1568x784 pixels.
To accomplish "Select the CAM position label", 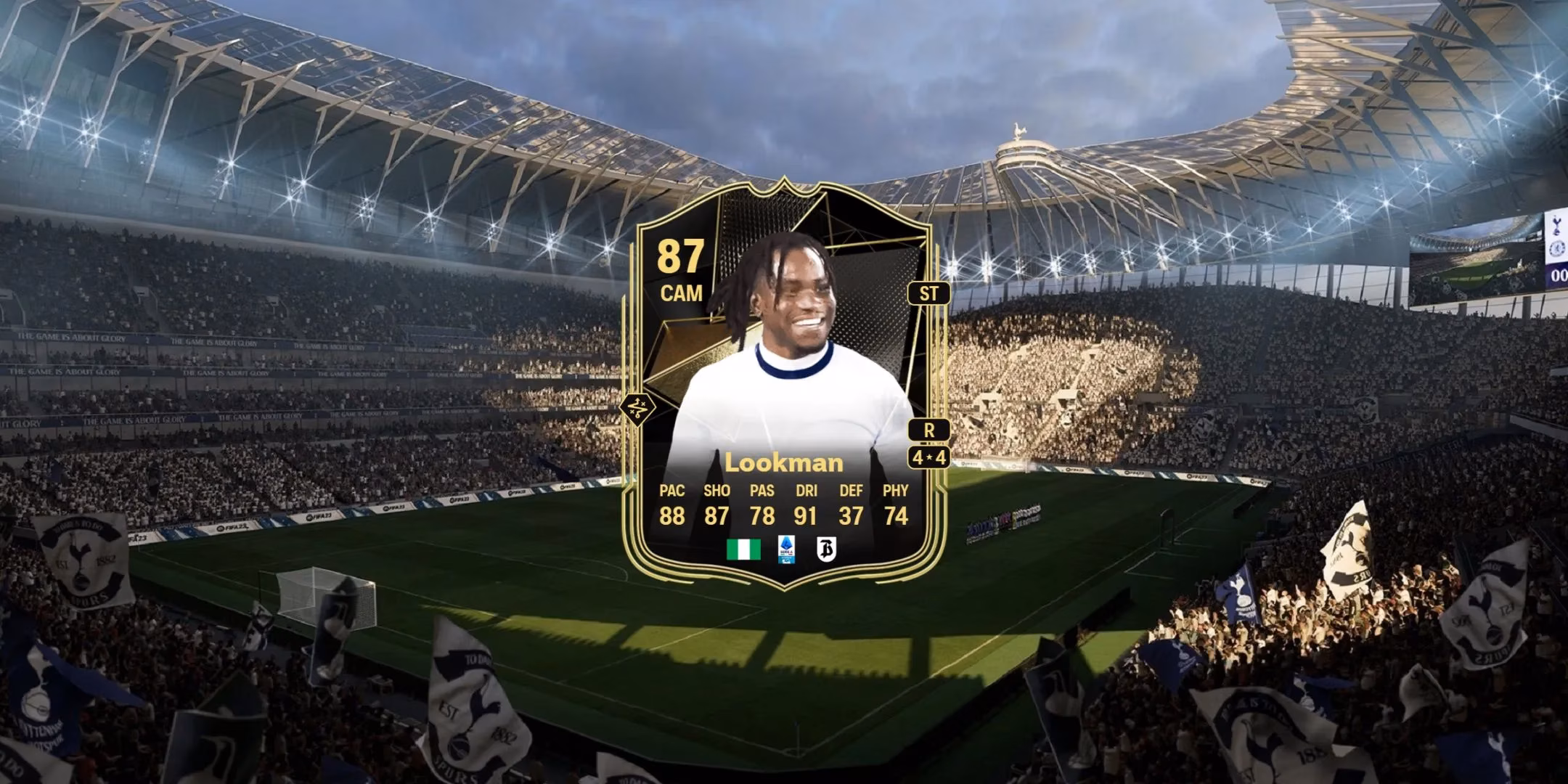I will click(681, 294).
